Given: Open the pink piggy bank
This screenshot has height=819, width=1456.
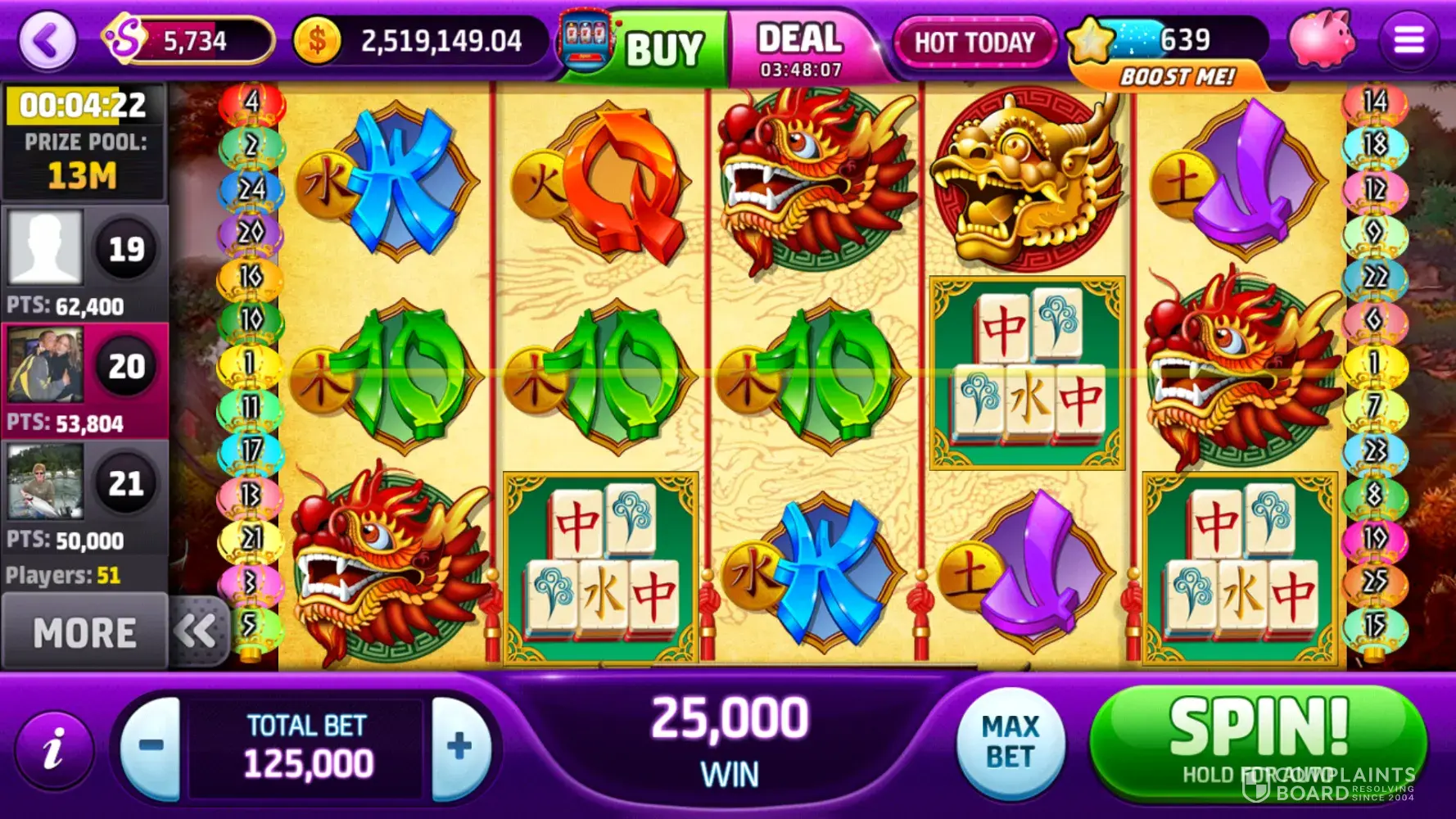Looking at the screenshot, I should coord(1320,39).
